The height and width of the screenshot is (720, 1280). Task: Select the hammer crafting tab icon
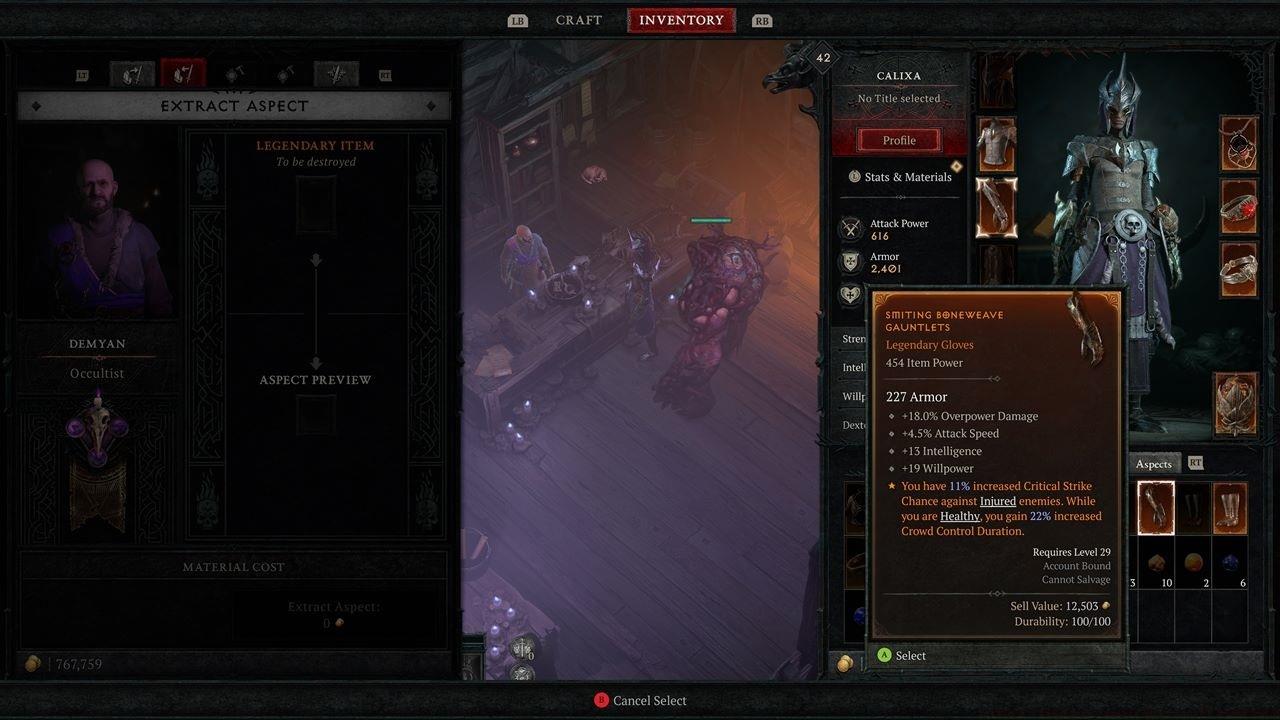pos(233,74)
